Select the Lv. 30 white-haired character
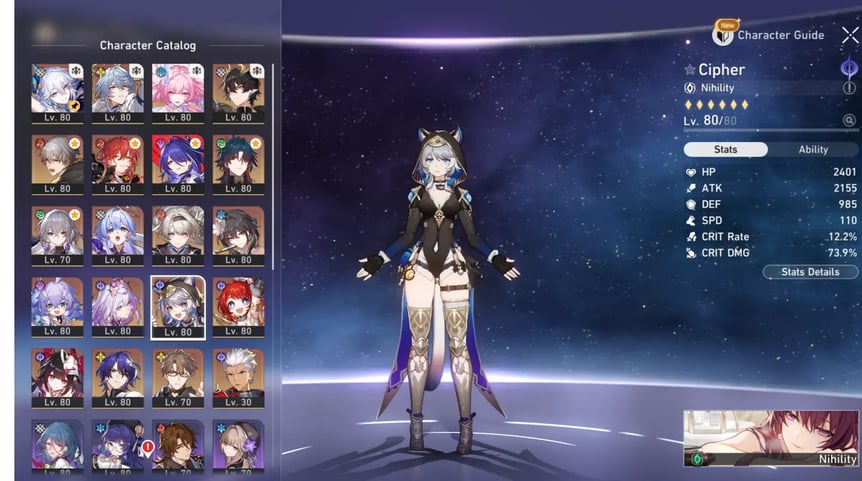Viewport: 862px width, 481px height. tap(238, 372)
